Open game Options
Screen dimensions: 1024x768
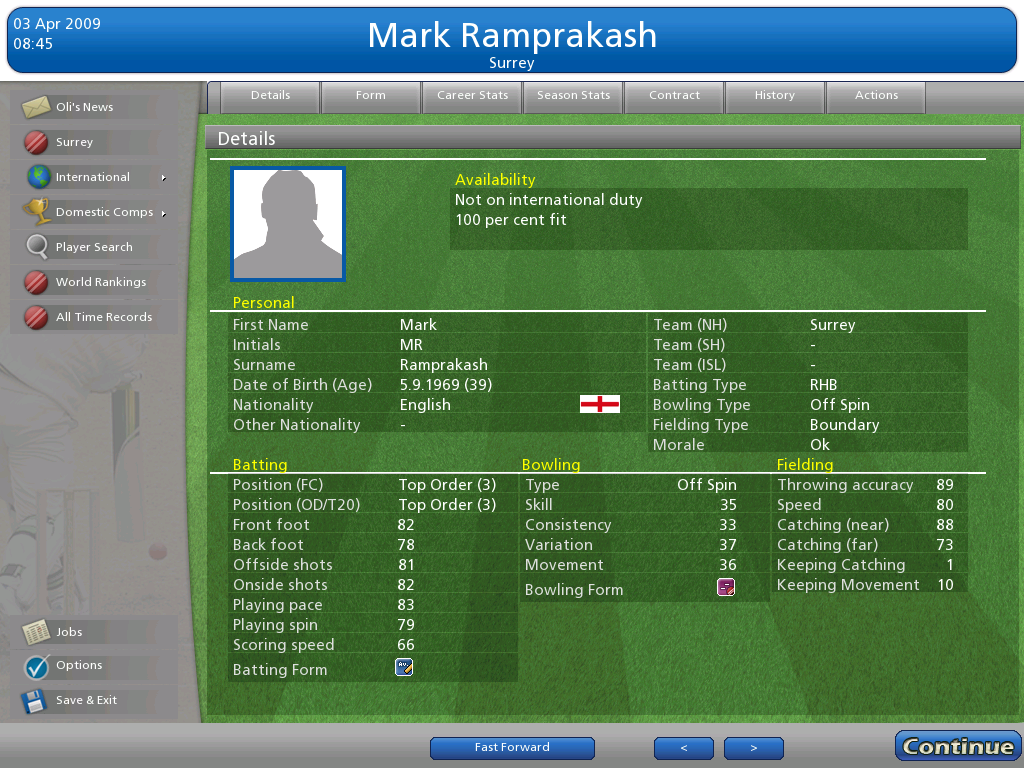[79, 665]
